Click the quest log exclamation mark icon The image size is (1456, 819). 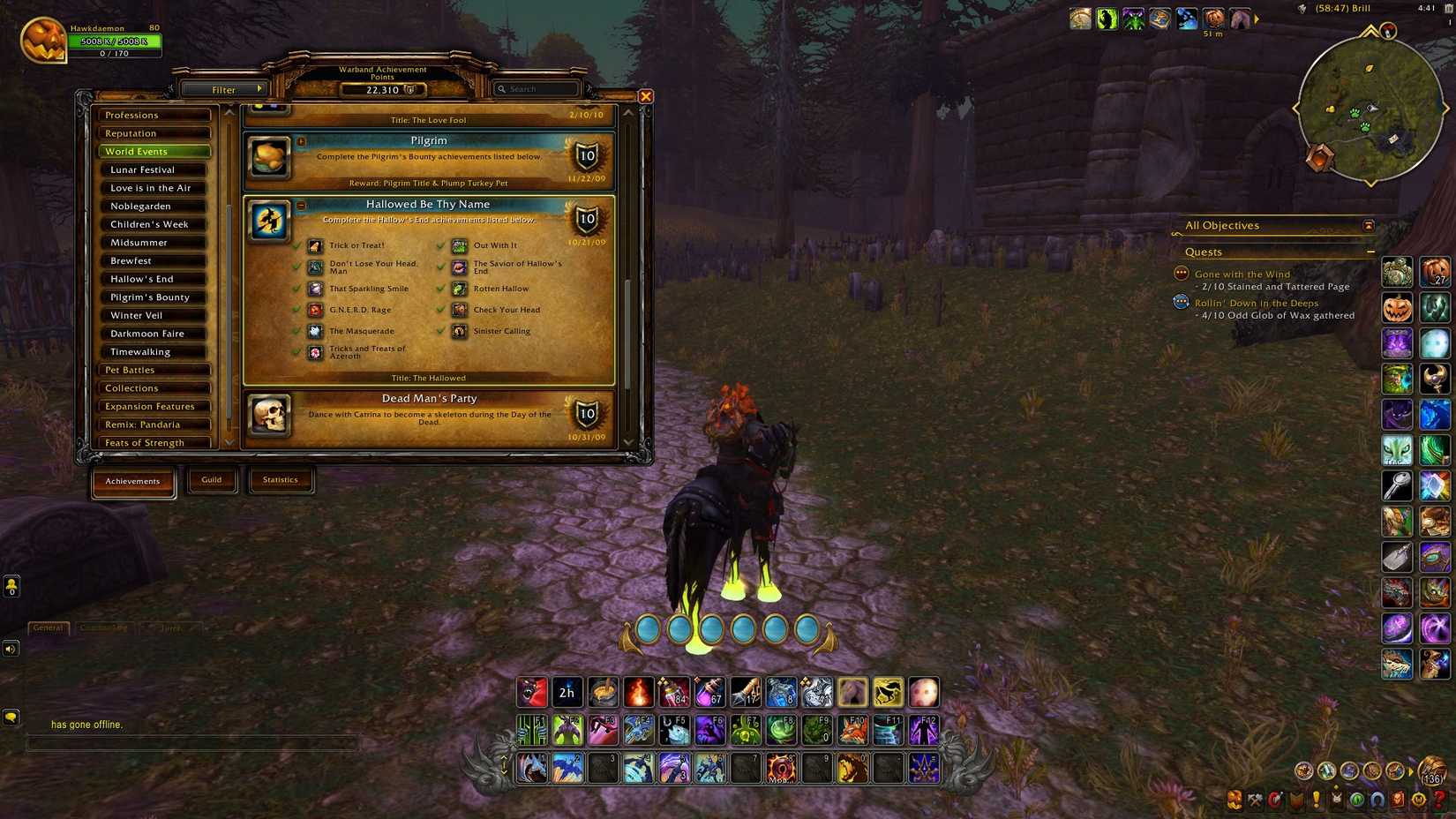coord(1317,800)
